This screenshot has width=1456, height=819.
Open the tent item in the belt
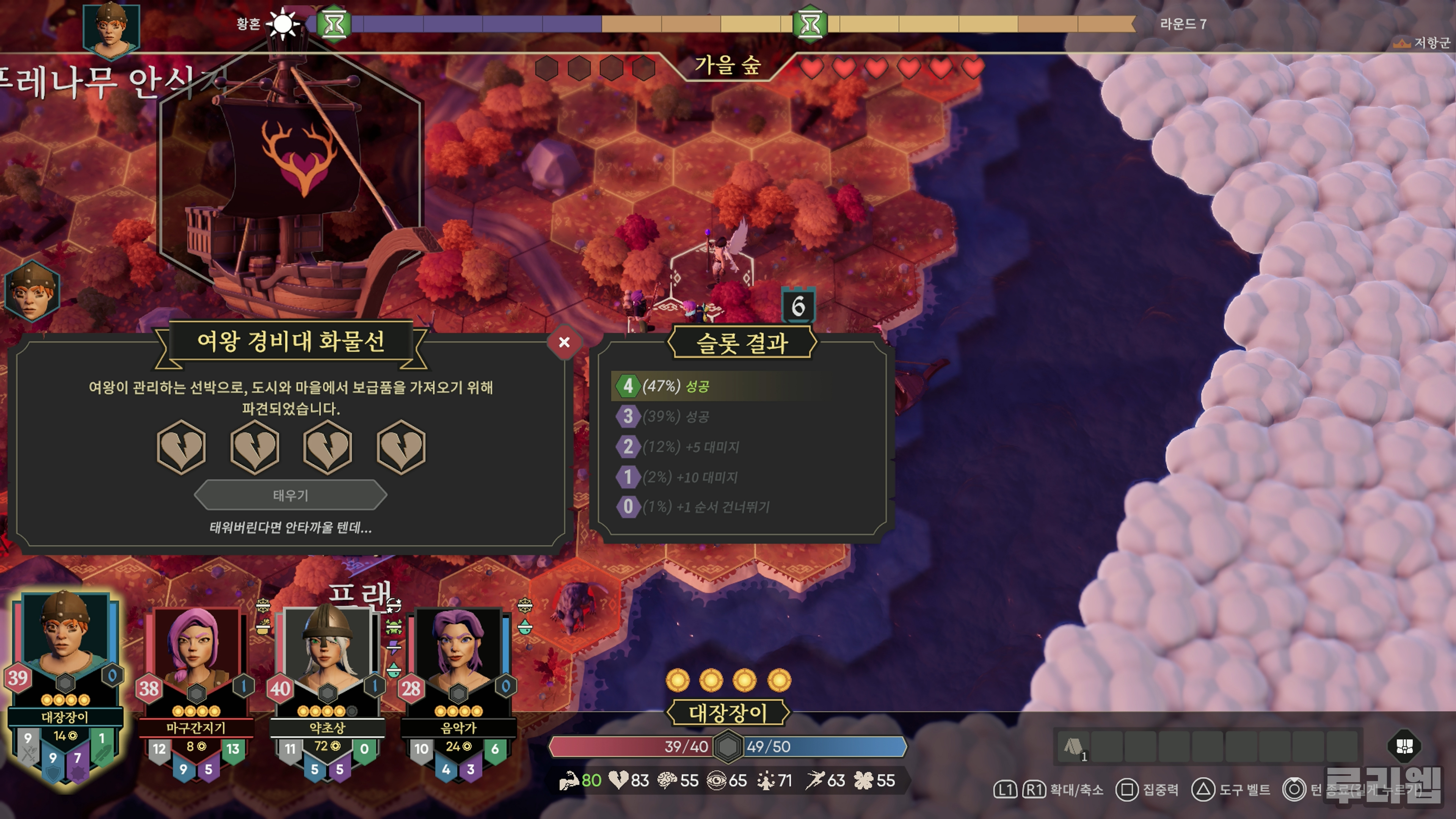(1073, 747)
